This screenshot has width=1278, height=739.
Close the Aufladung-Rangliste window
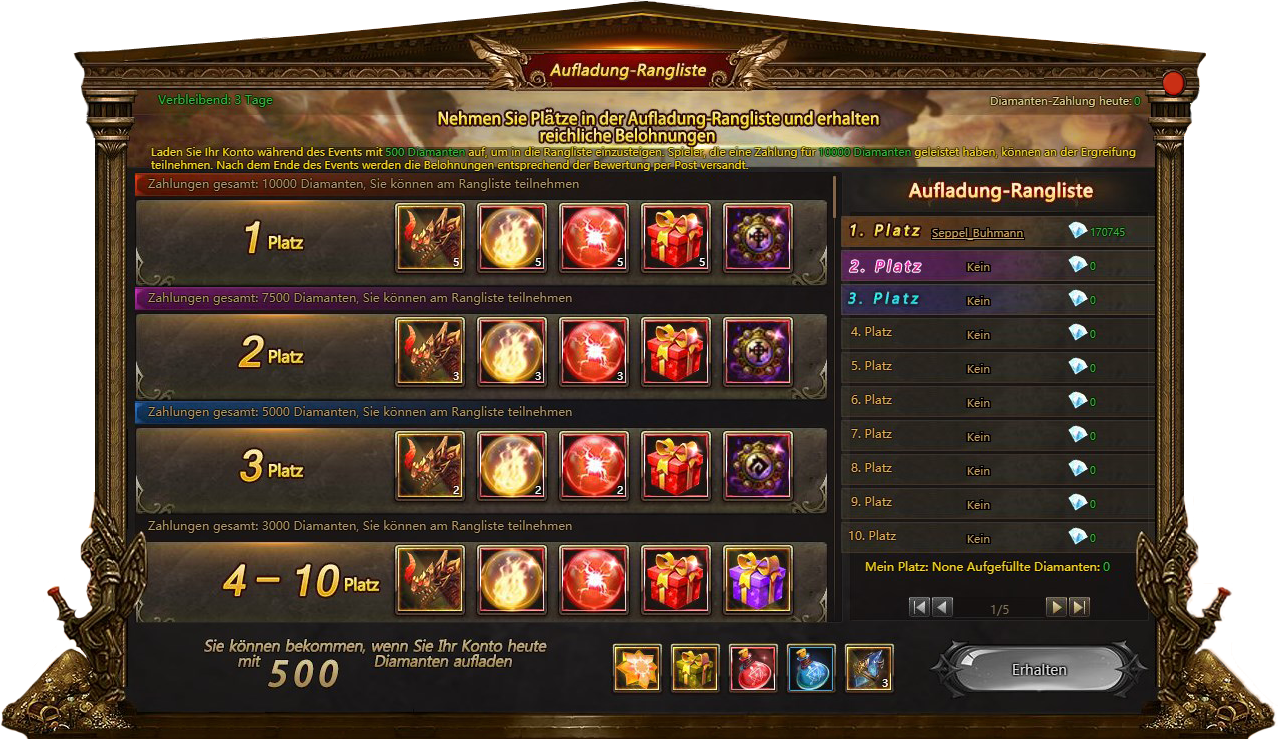tap(1173, 83)
